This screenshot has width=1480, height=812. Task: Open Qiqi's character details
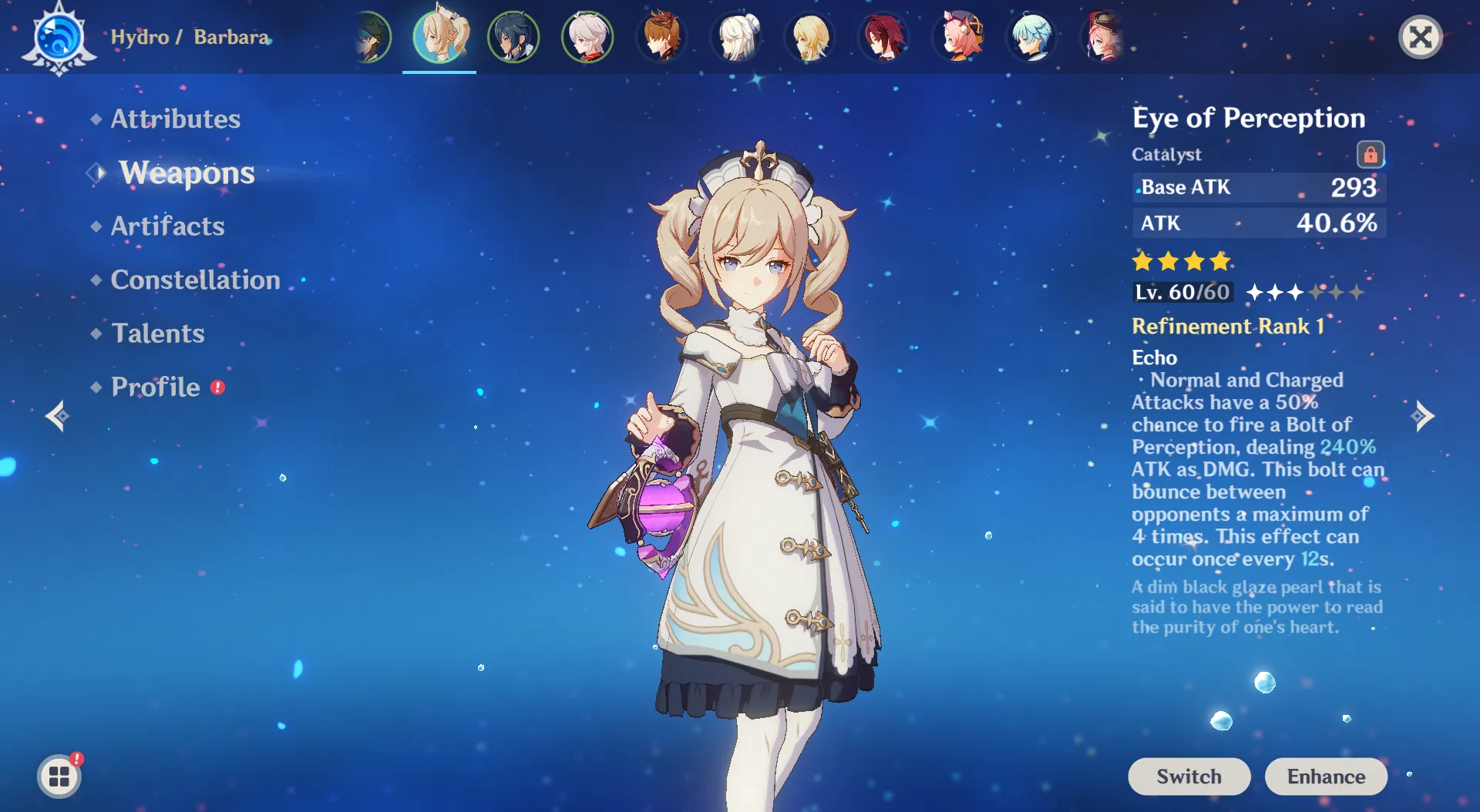pos(735,35)
